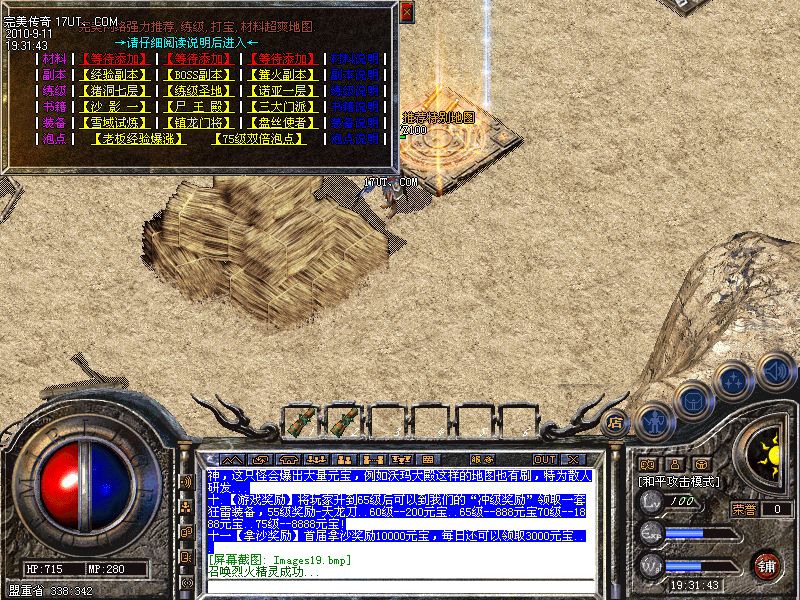Image resolution: width=800 pixels, height=600 pixels.
Task: Use the first hotbar scroll item
Action: (x=299, y=421)
